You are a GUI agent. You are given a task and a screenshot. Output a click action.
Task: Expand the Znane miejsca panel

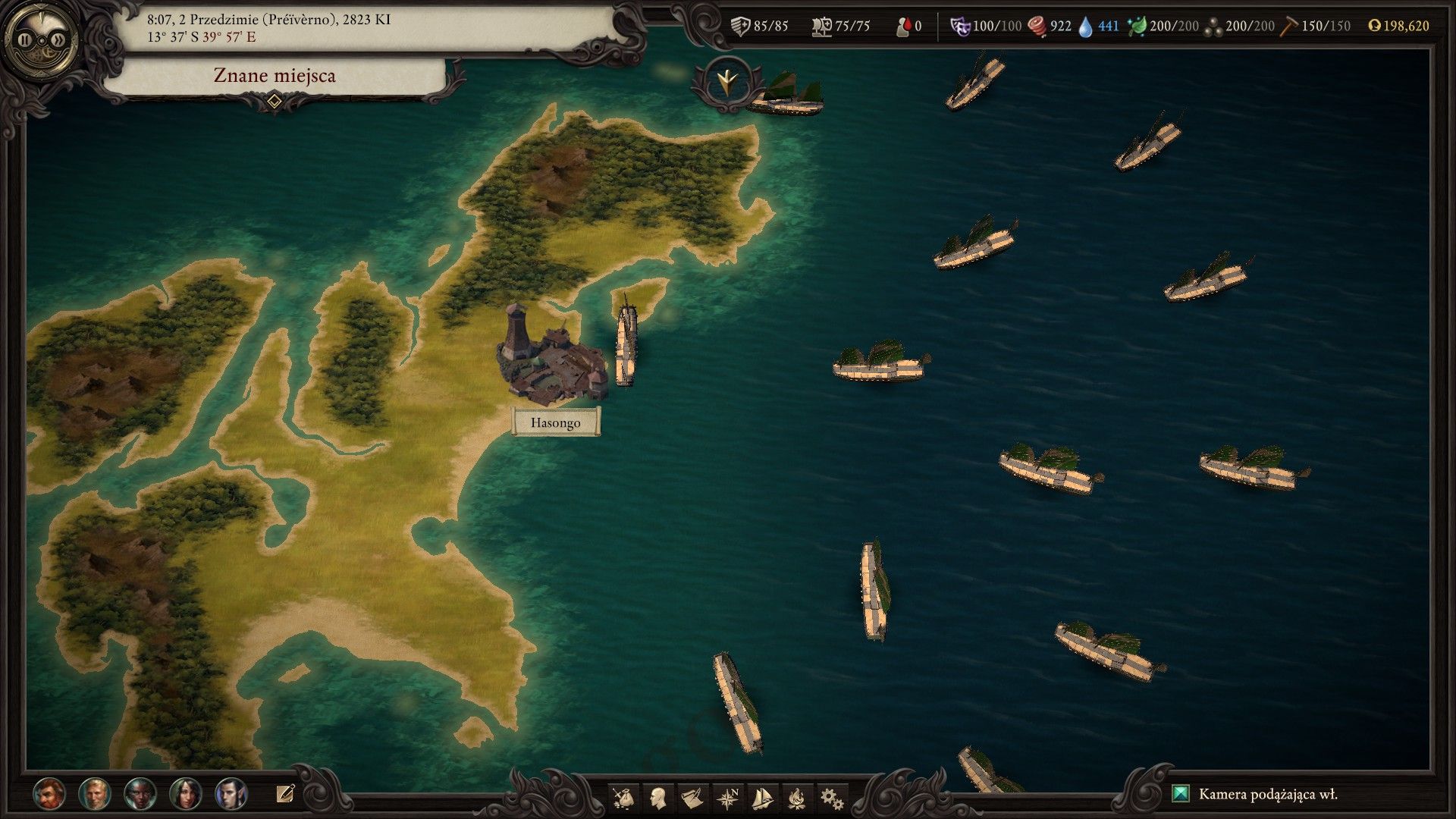275,100
